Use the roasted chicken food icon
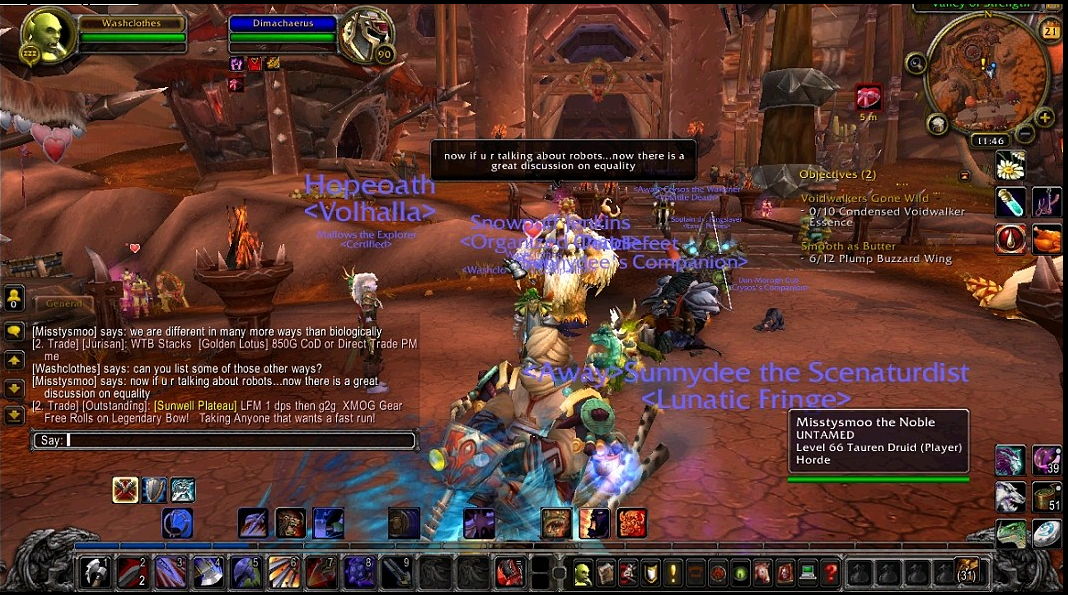The height and width of the screenshot is (595, 1068). 1047,239
